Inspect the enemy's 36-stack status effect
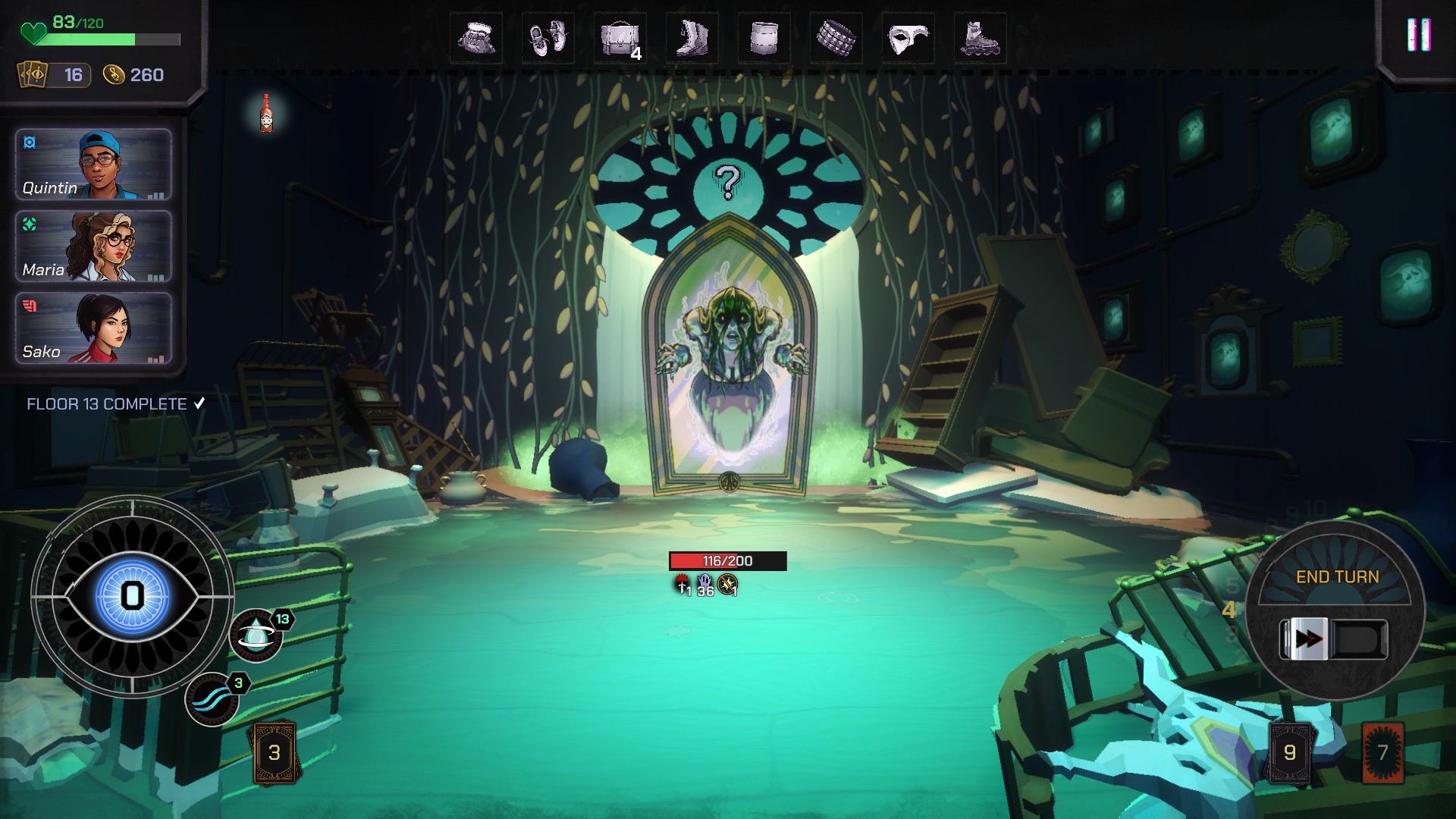This screenshot has width=1456, height=819. [705, 585]
